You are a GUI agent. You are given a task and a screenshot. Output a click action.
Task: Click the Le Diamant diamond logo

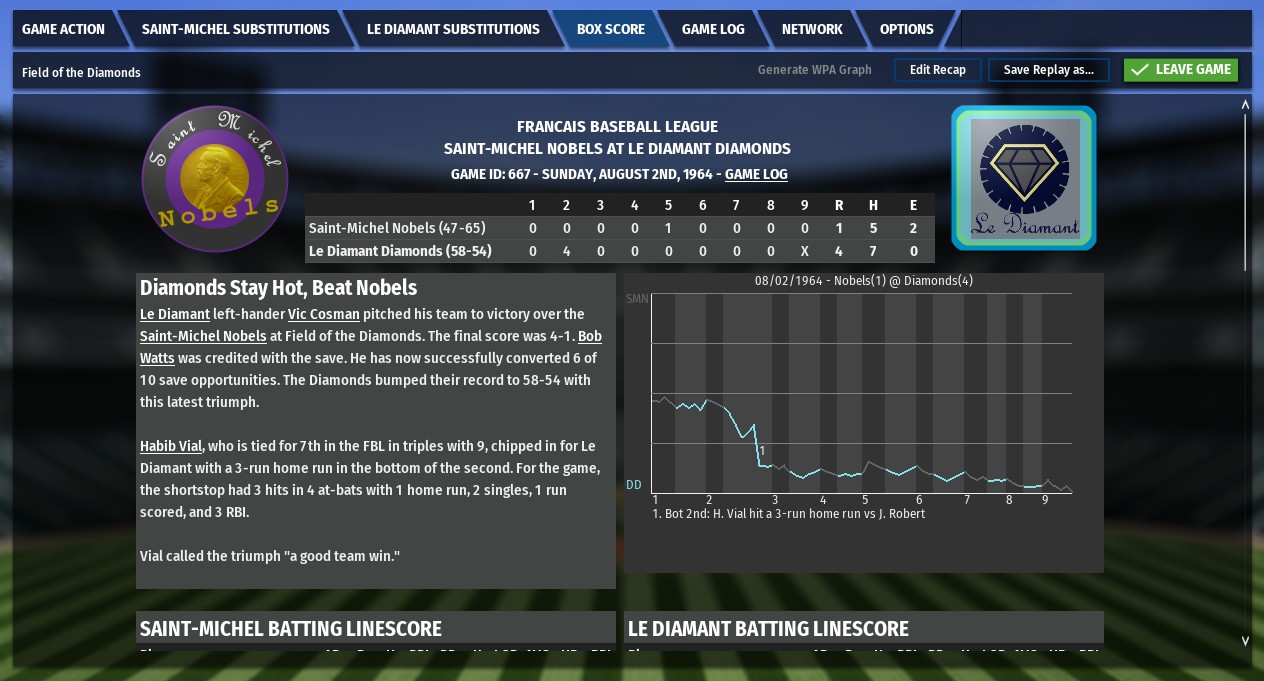[1024, 178]
